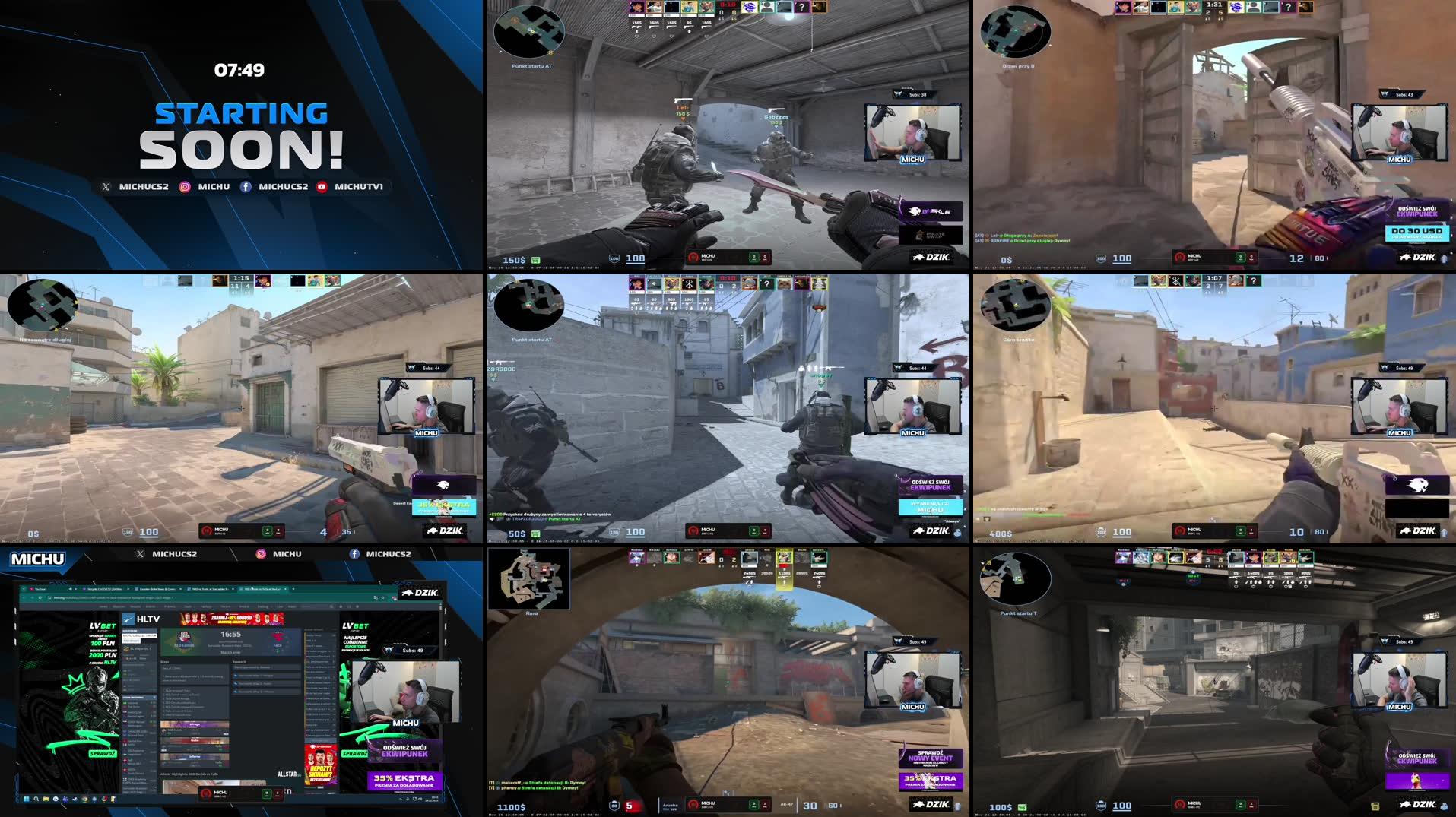
Task: Click the DZIK deer logo in the browser corner
Action: pos(408,594)
